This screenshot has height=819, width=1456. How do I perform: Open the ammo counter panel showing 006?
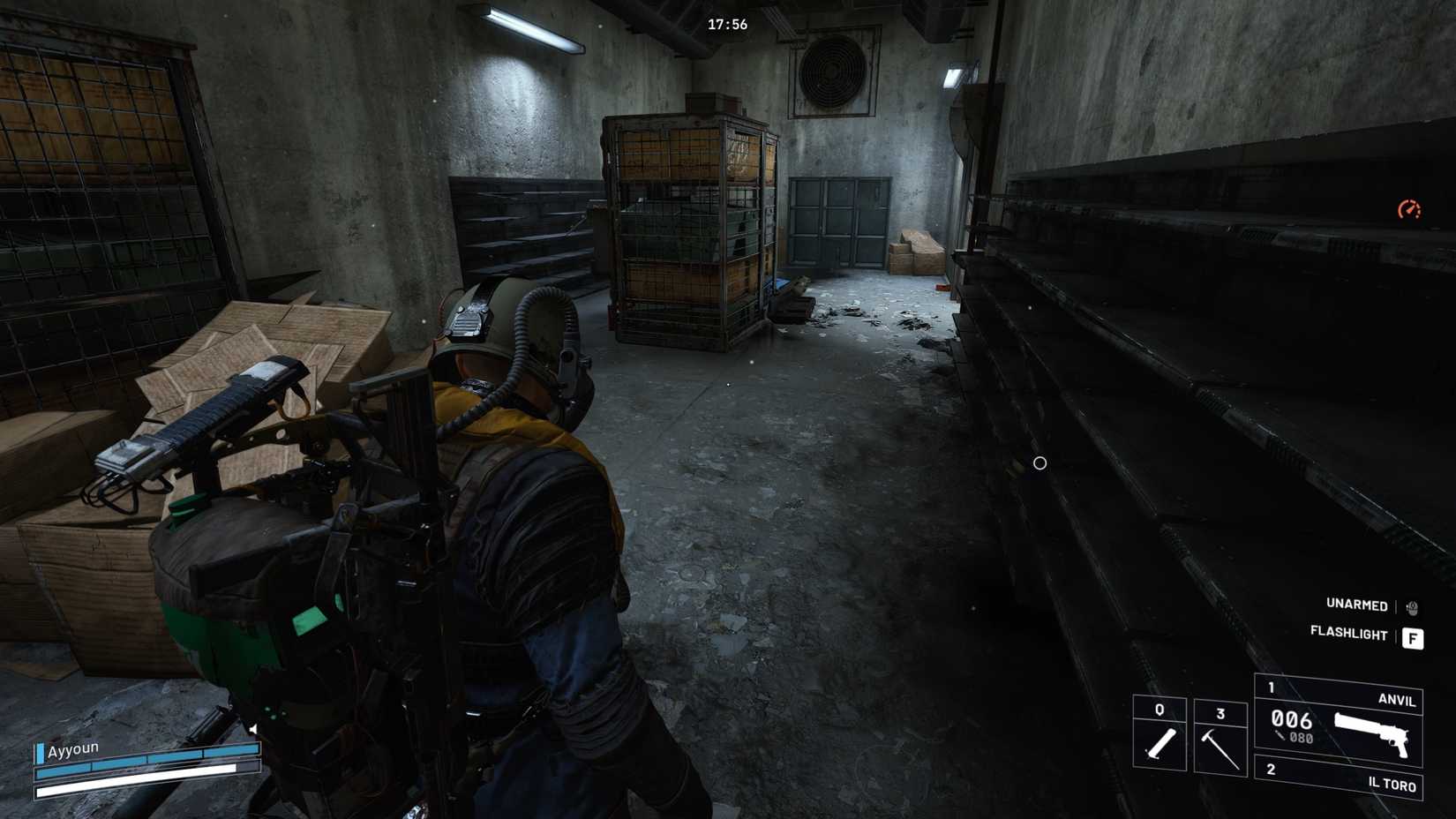click(1293, 719)
